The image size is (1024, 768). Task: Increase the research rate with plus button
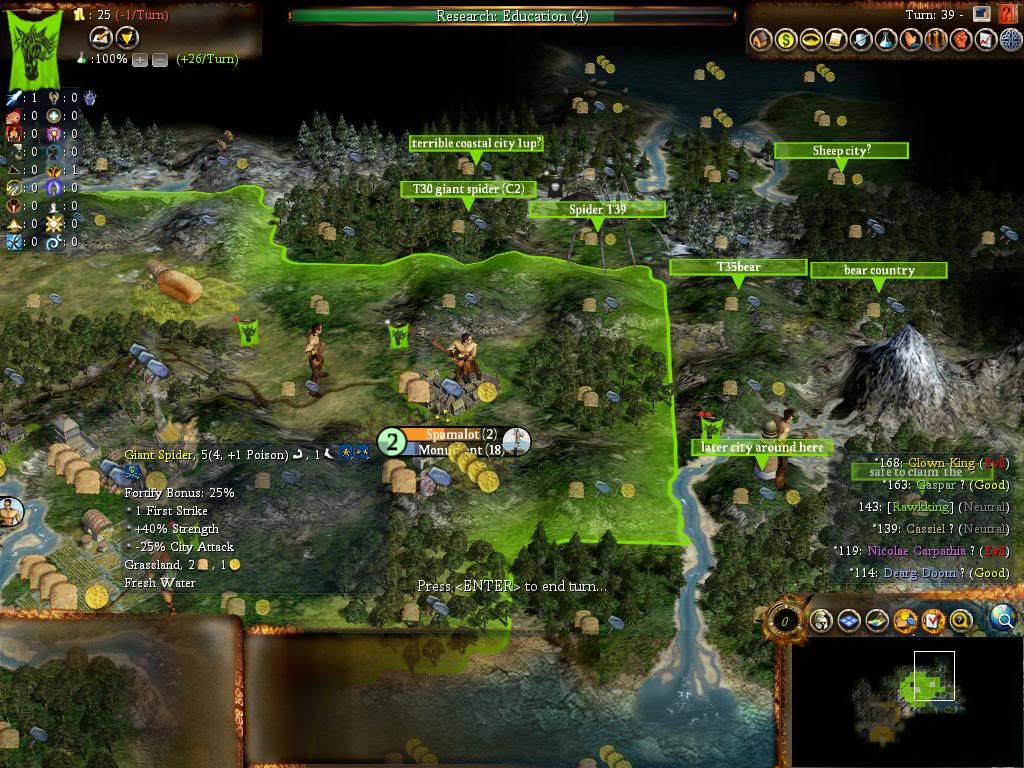[x=140, y=59]
